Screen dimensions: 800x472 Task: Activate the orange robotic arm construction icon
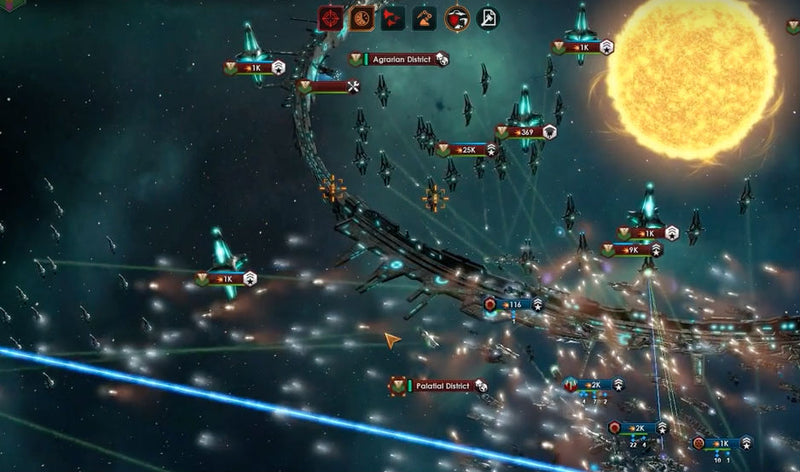[x=425, y=17]
